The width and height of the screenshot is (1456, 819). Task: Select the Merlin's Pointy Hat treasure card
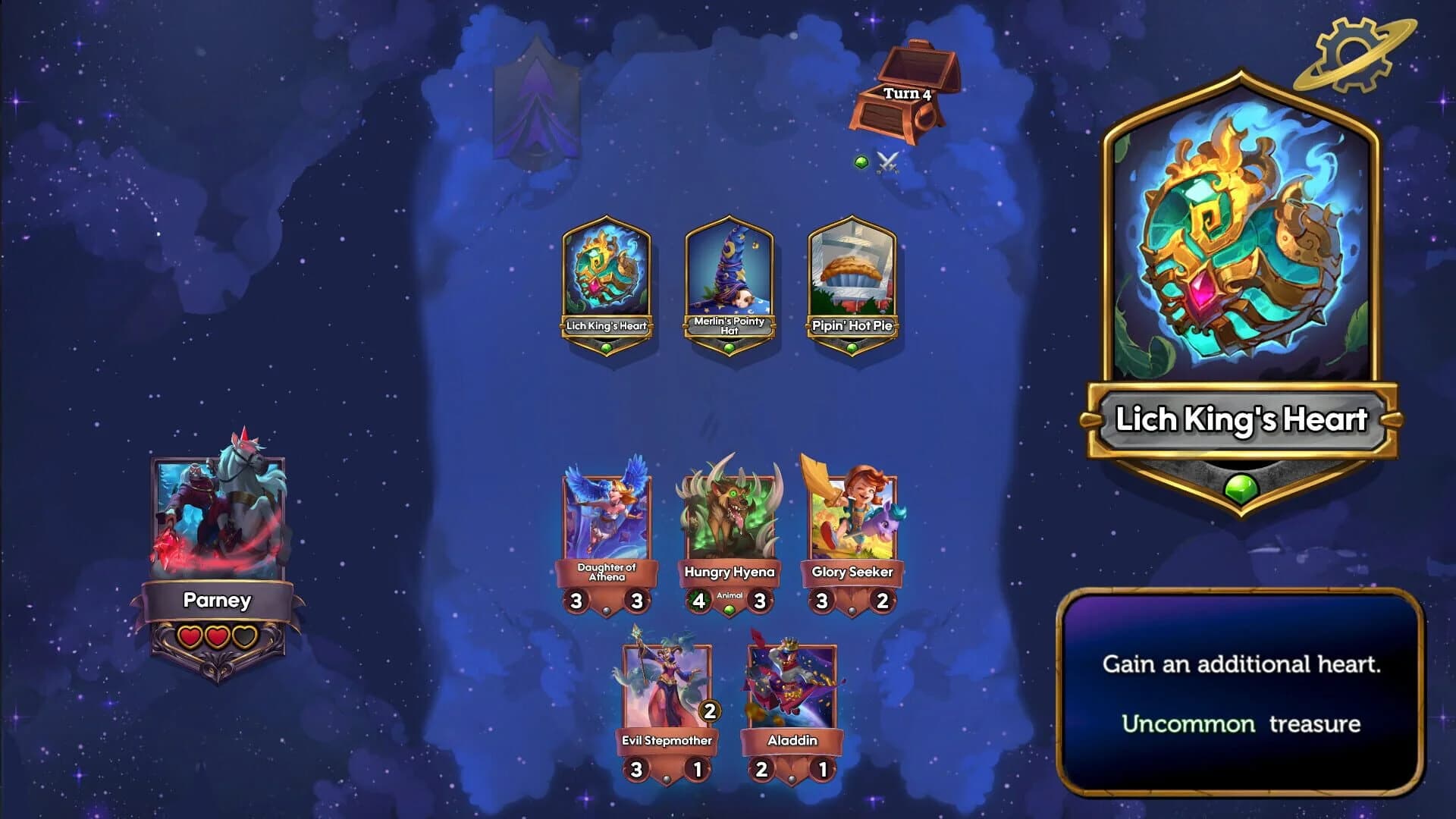(730, 281)
